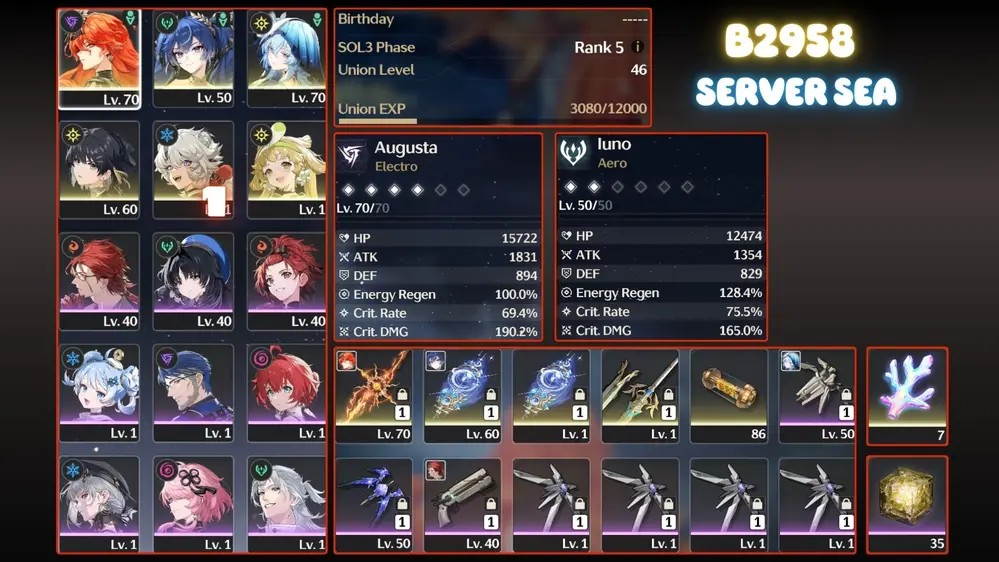Screen dimensions: 999x562
Task: Select the red-haired Lv. 40 character with glasses
Action: pos(99,282)
